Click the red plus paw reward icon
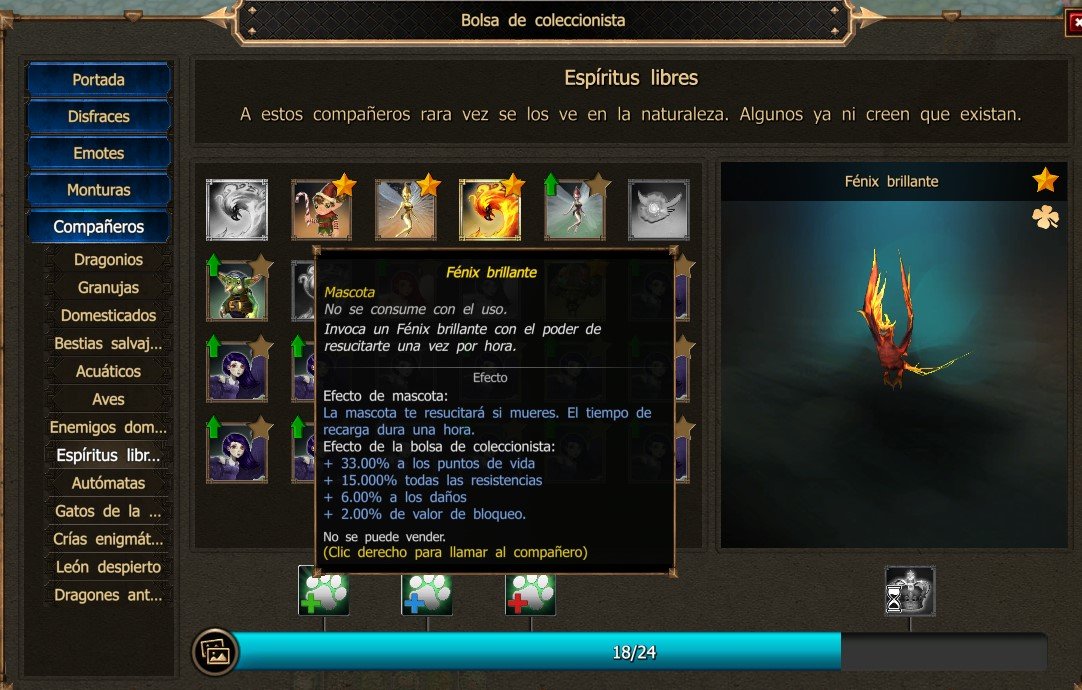Viewport: 1082px width, 690px height. point(530,592)
